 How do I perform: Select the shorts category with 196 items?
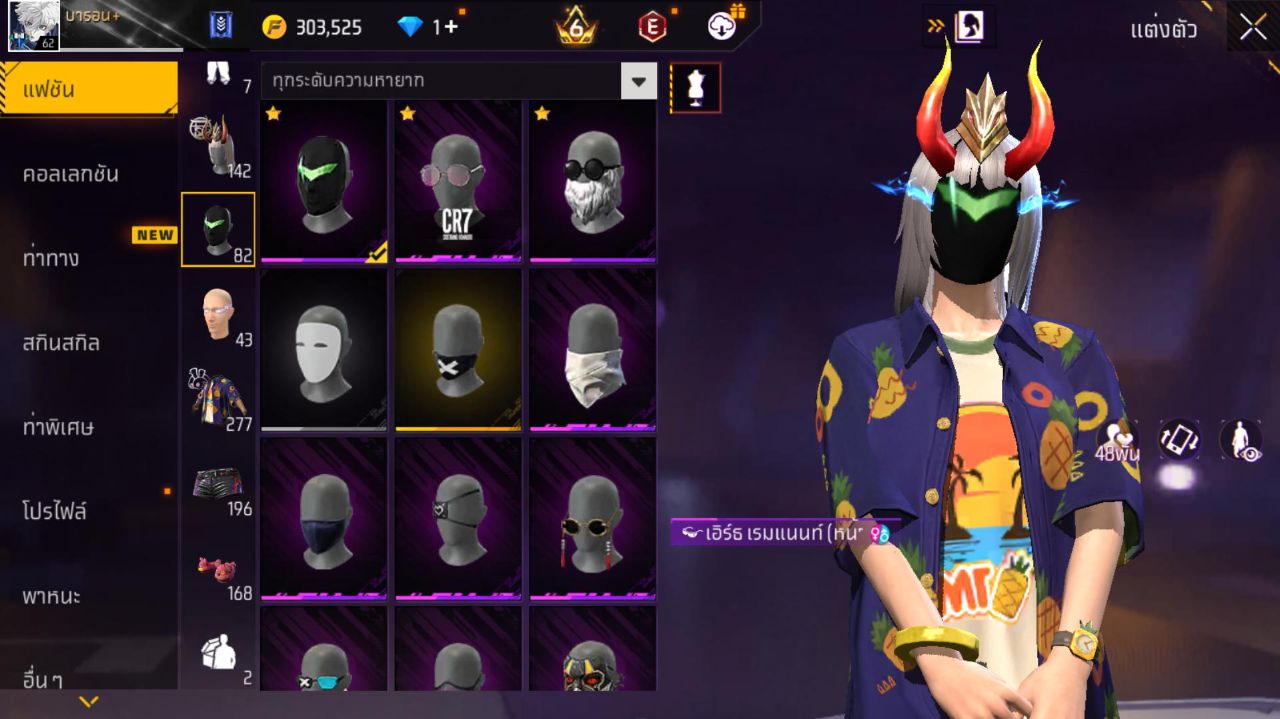click(218, 484)
